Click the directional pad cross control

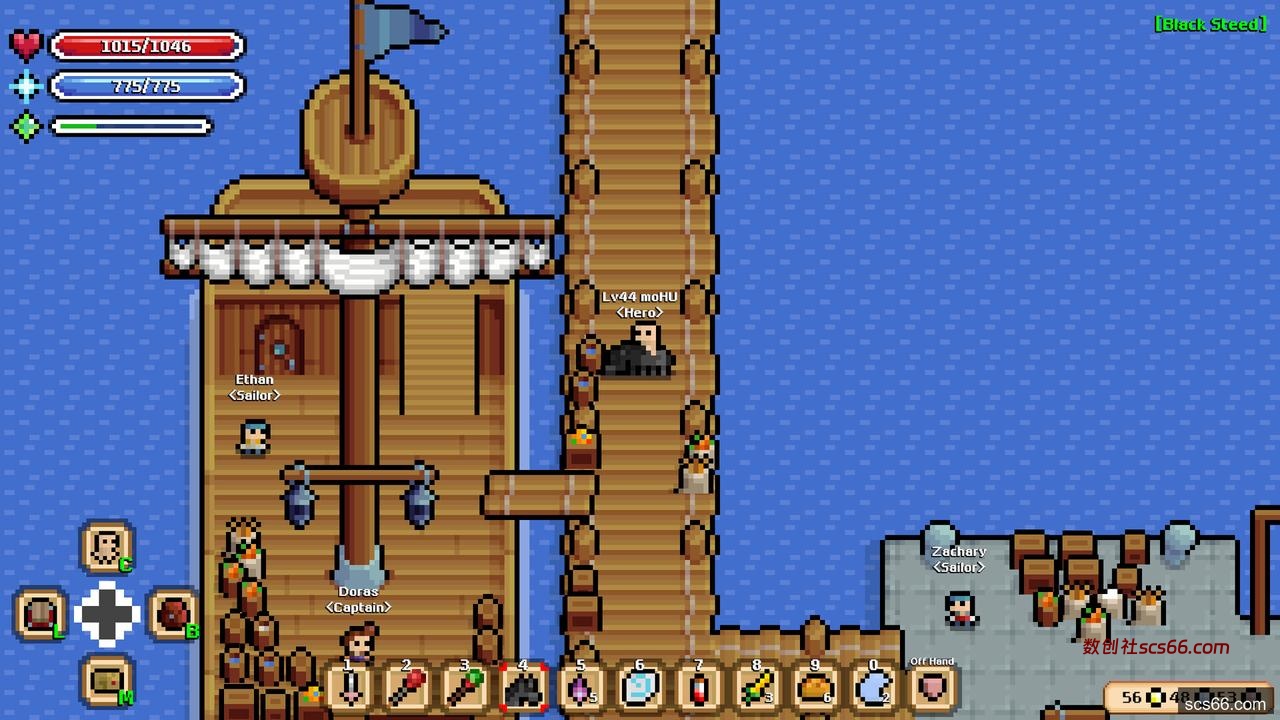click(107, 614)
